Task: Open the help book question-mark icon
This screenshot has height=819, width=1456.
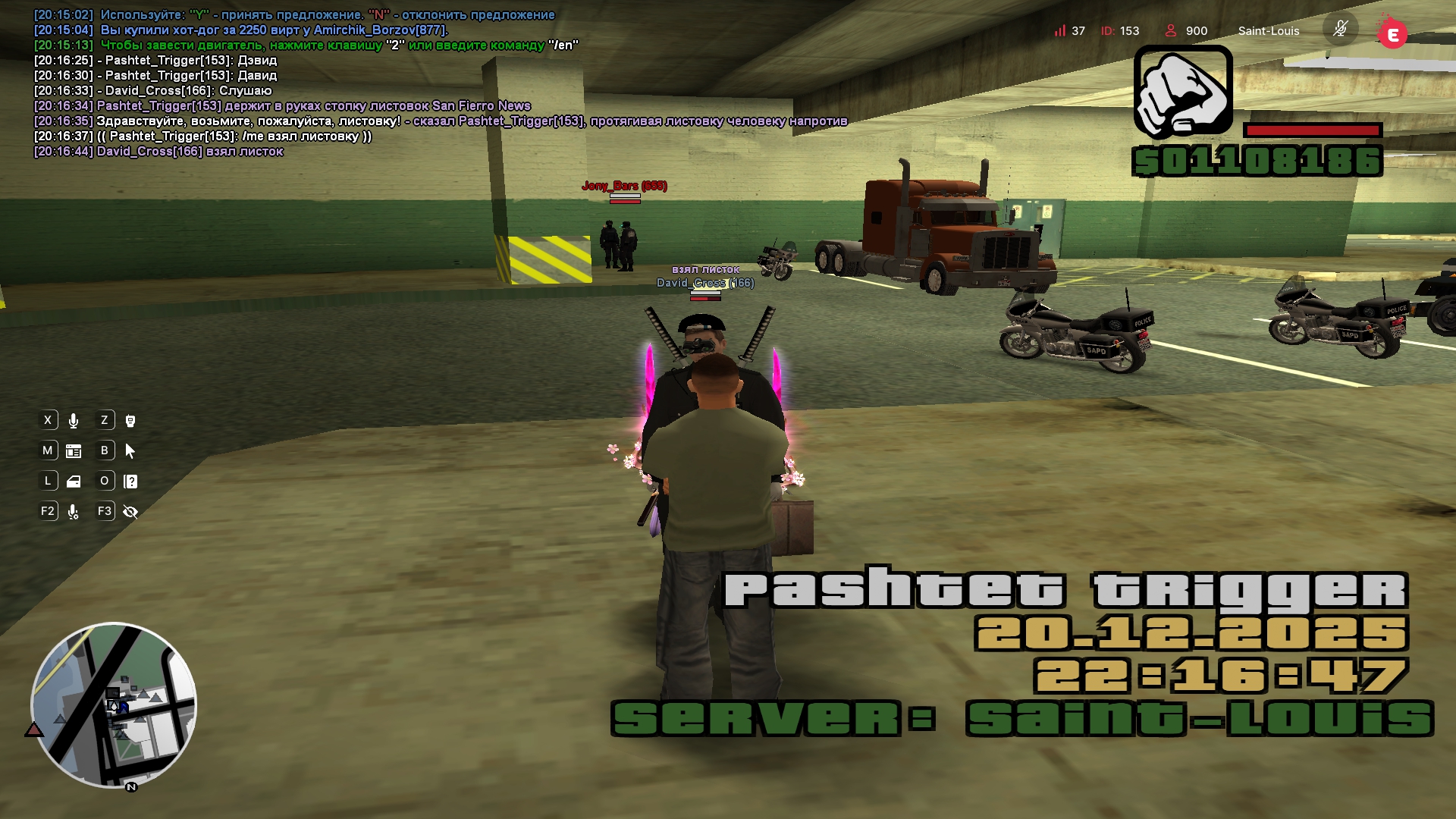Action: pyautogui.click(x=130, y=482)
